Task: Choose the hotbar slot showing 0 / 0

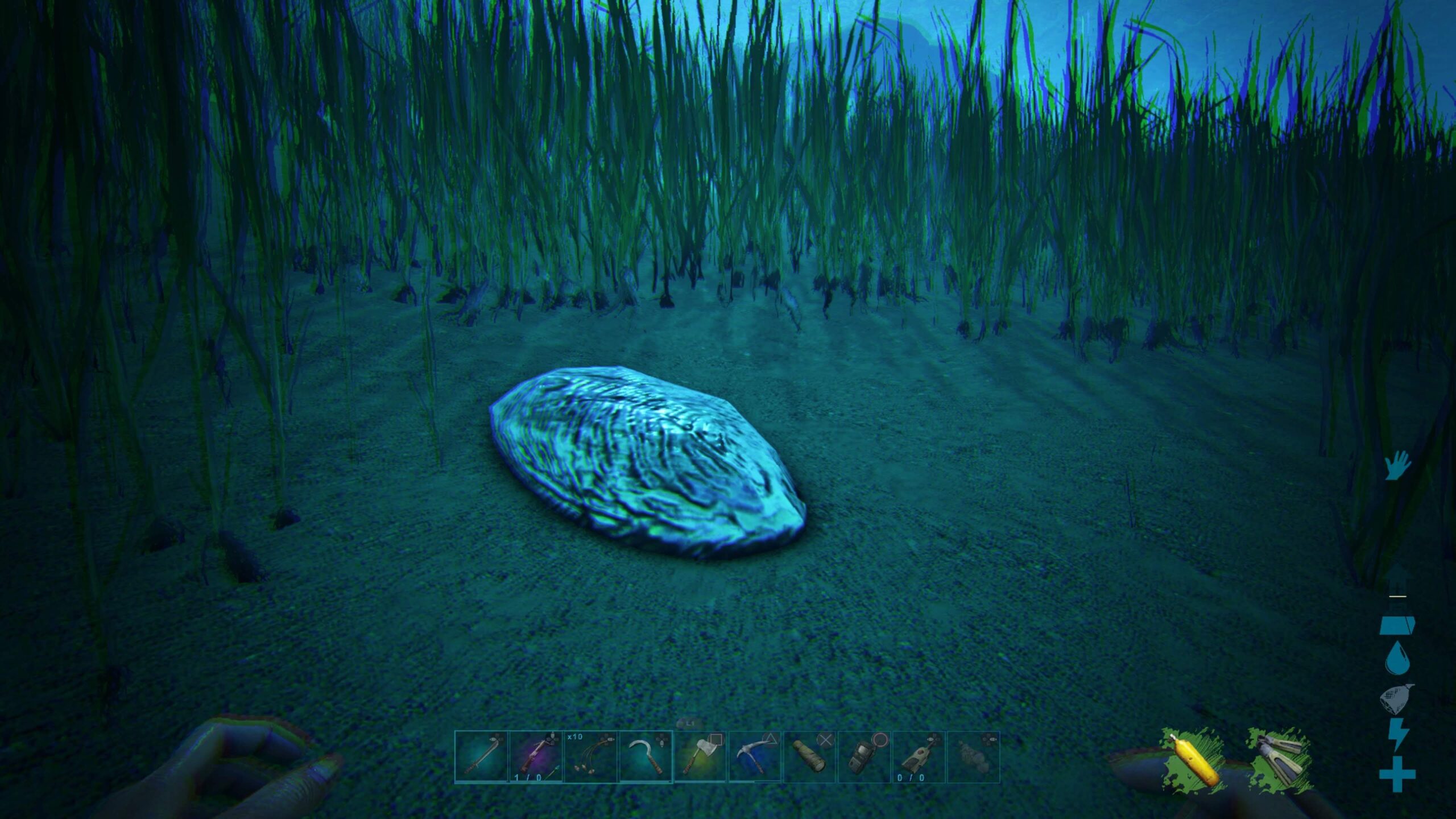Action: coord(918,758)
